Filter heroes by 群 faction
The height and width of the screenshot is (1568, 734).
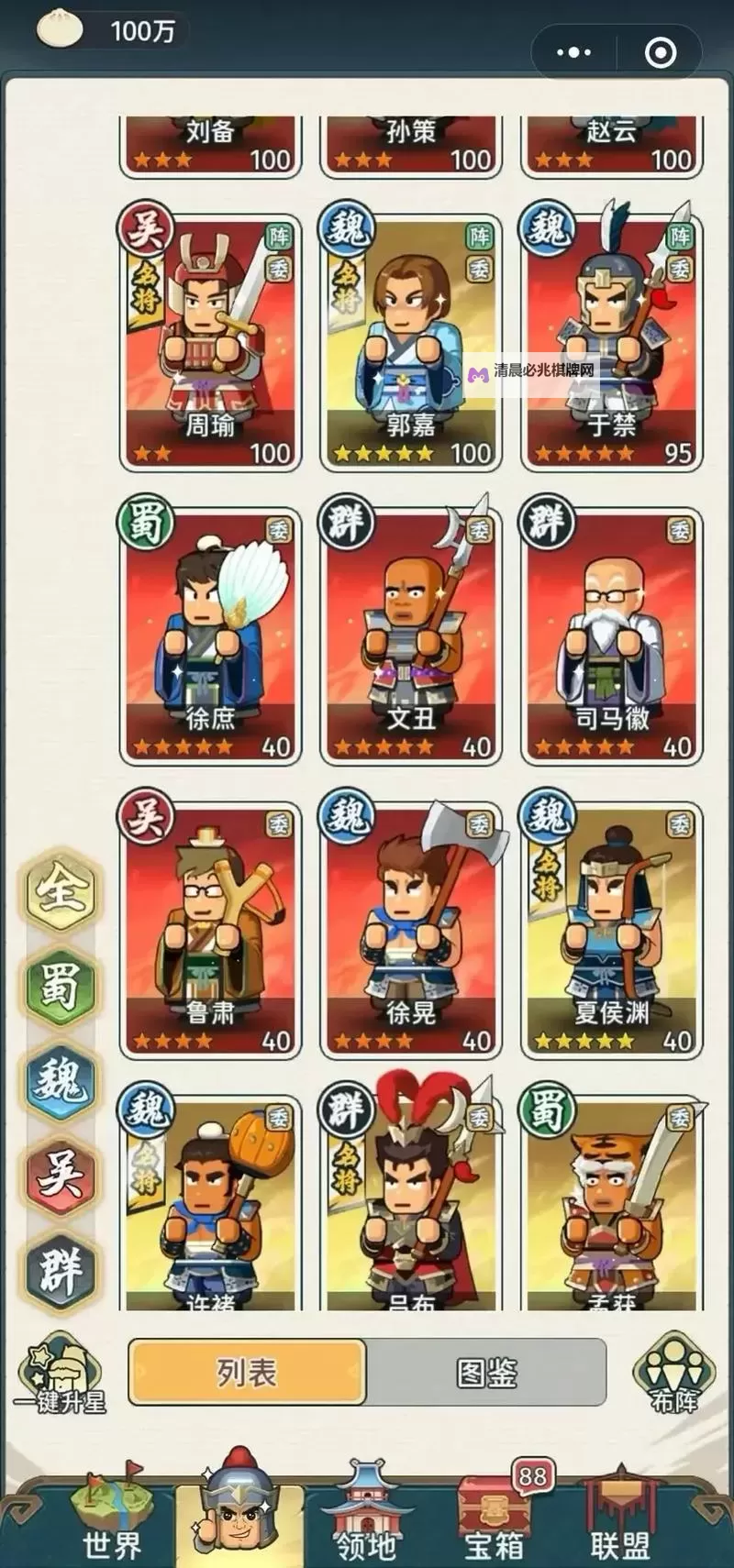click(x=61, y=1270)
